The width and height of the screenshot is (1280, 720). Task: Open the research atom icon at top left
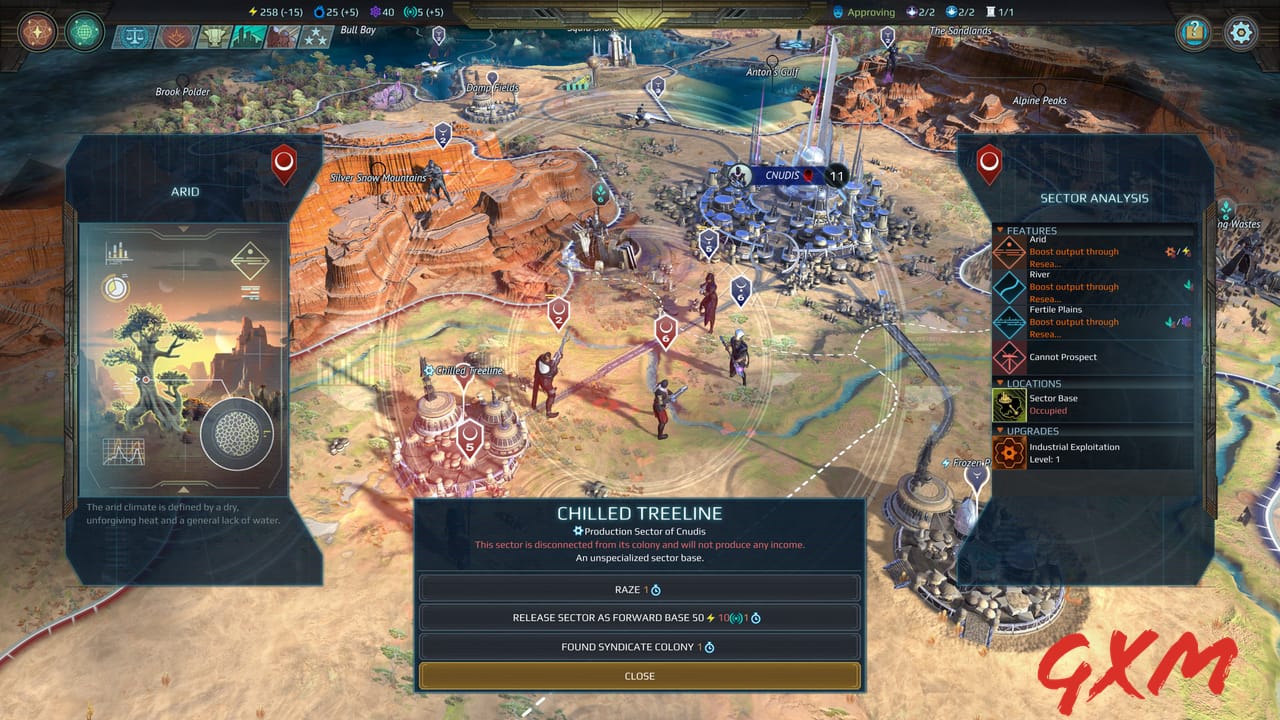point(37,32)
